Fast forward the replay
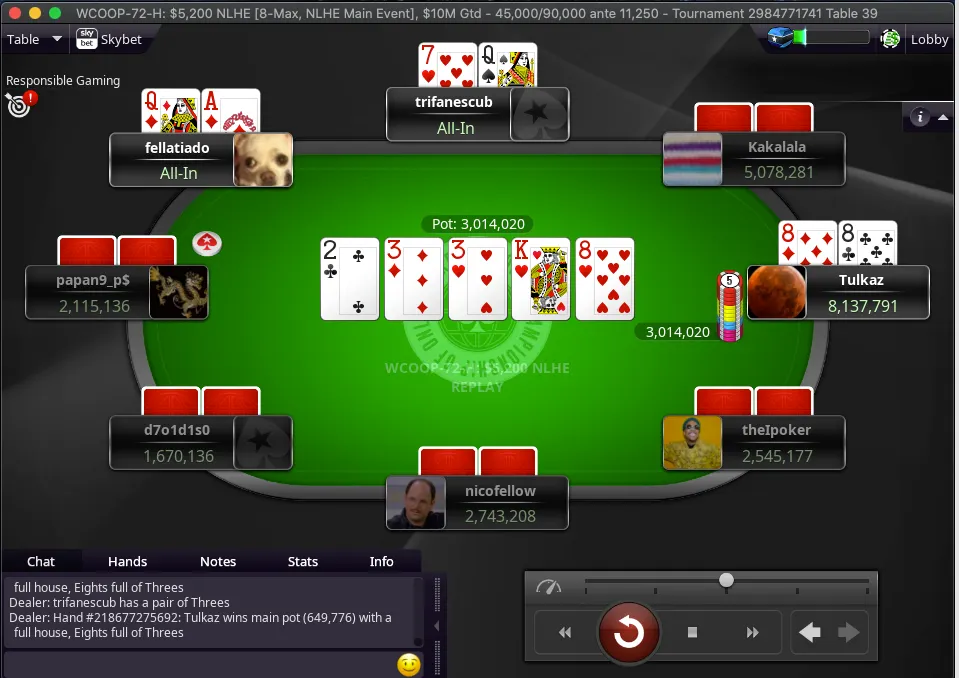This screenshot has height=678, width=959. tap(753, 632)
